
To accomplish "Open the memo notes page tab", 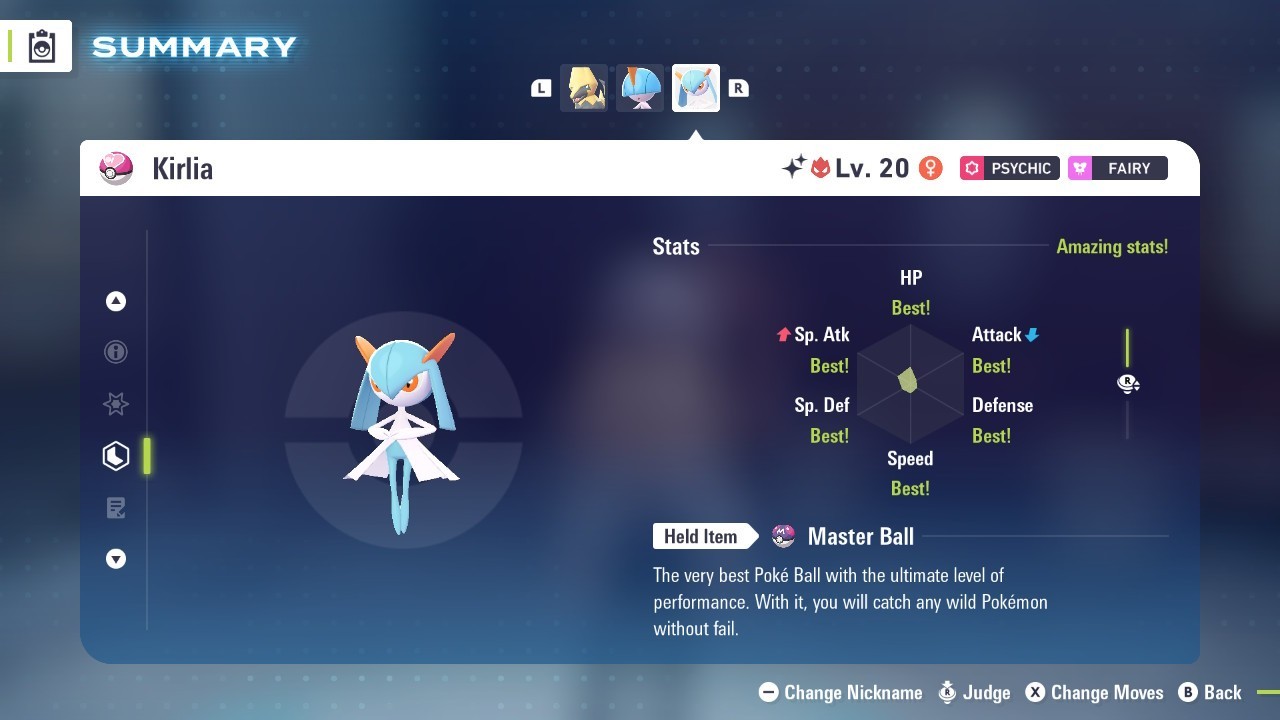I will [116, 508].
